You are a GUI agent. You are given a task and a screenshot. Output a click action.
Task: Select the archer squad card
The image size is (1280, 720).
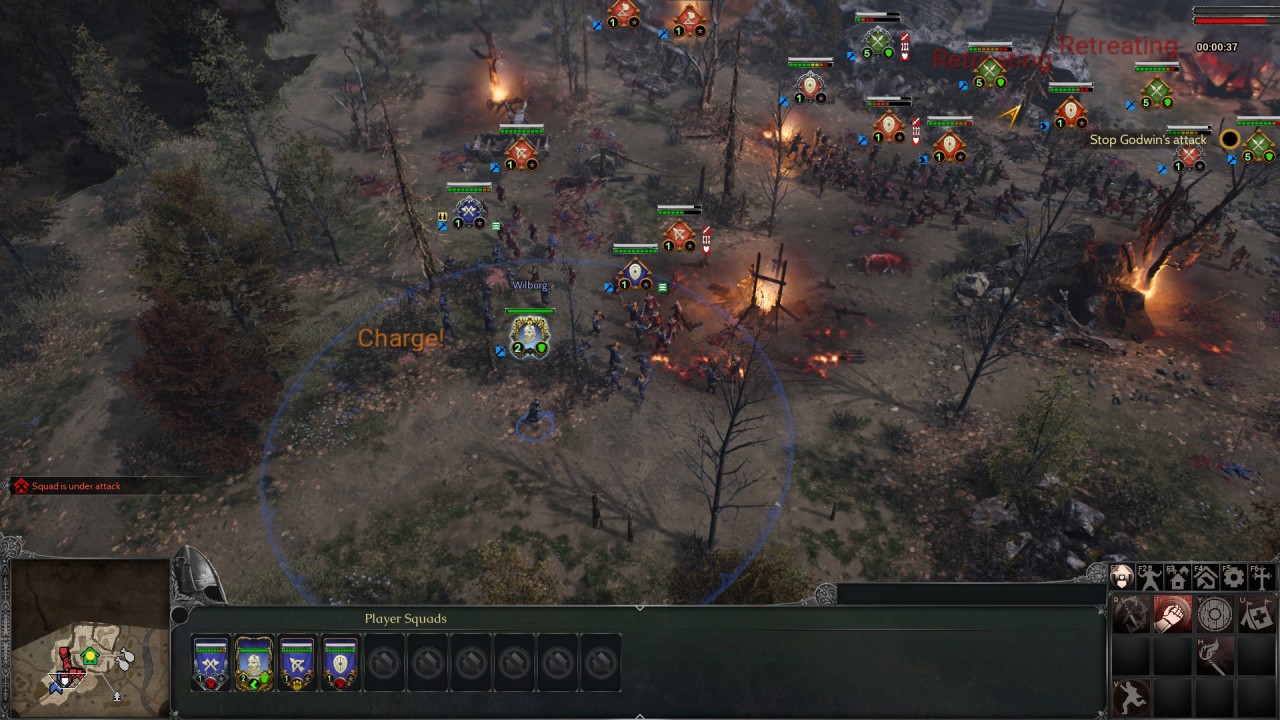[x=297, y=664]
